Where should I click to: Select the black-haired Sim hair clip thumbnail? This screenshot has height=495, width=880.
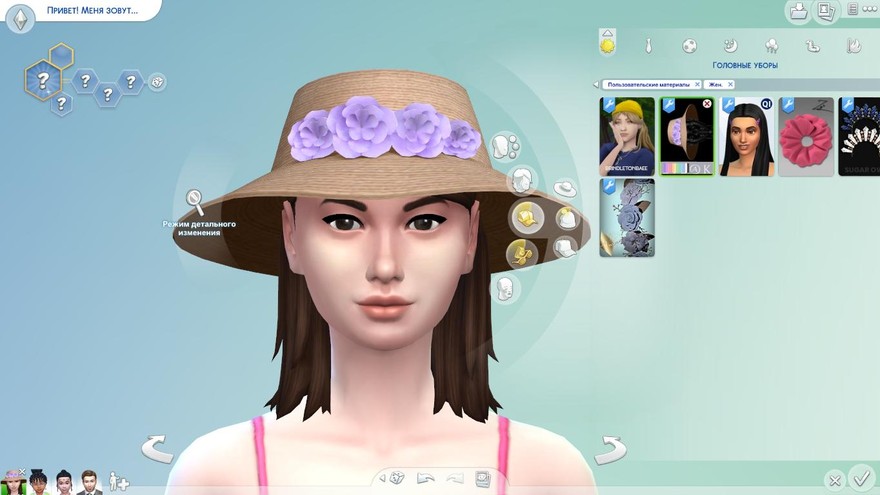pos(747,136)
